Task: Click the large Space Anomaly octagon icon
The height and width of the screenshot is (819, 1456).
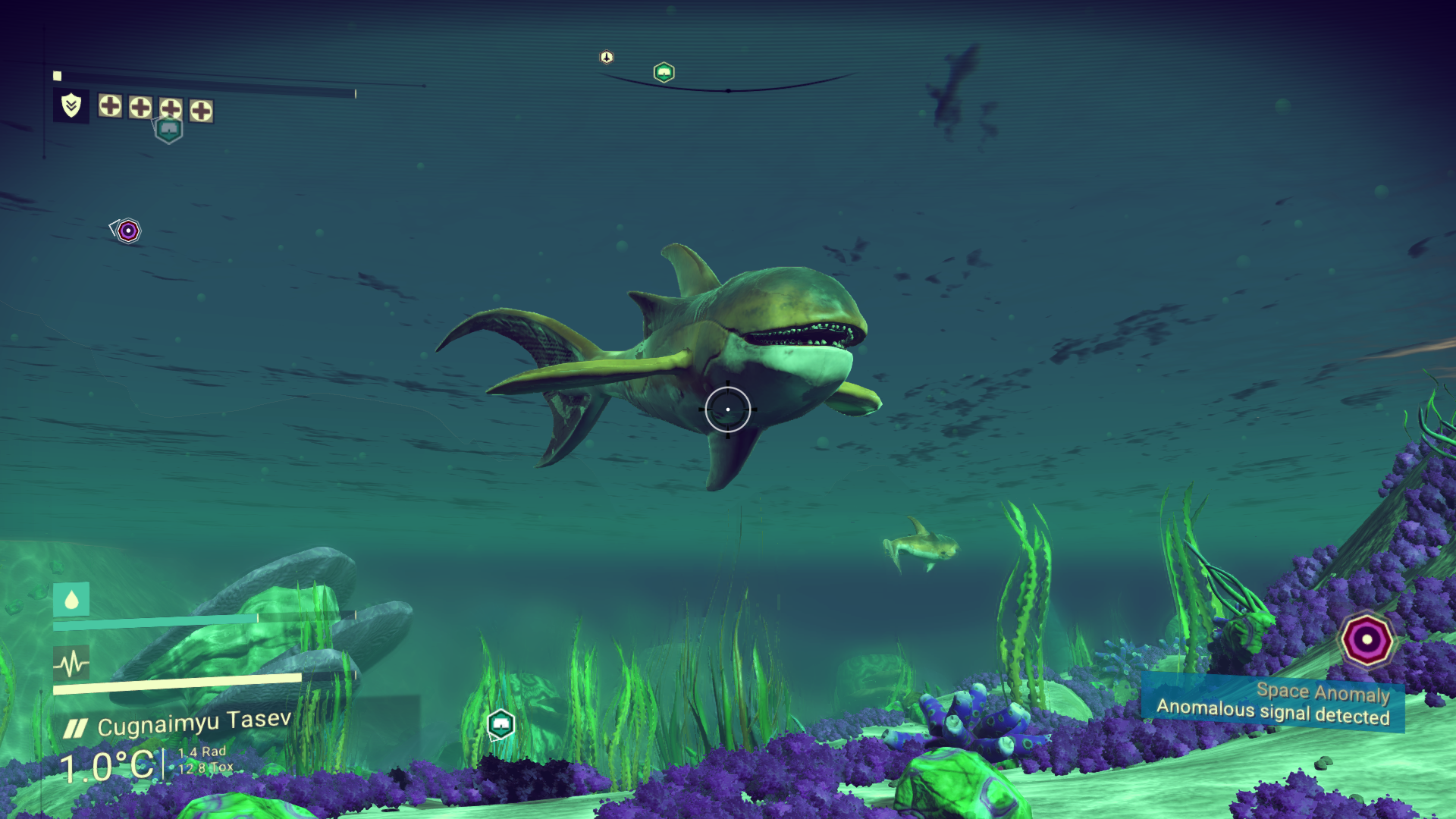Action: [1366, 639]
